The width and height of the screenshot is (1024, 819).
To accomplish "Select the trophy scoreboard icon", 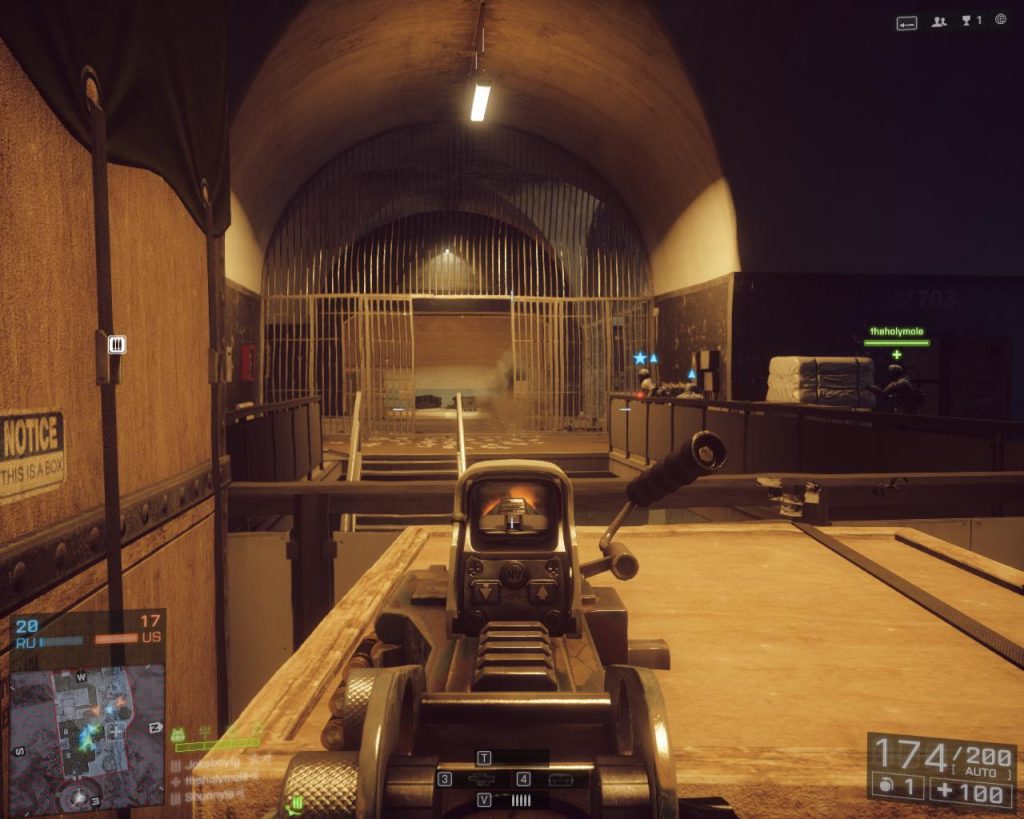I will coord(971,21).
